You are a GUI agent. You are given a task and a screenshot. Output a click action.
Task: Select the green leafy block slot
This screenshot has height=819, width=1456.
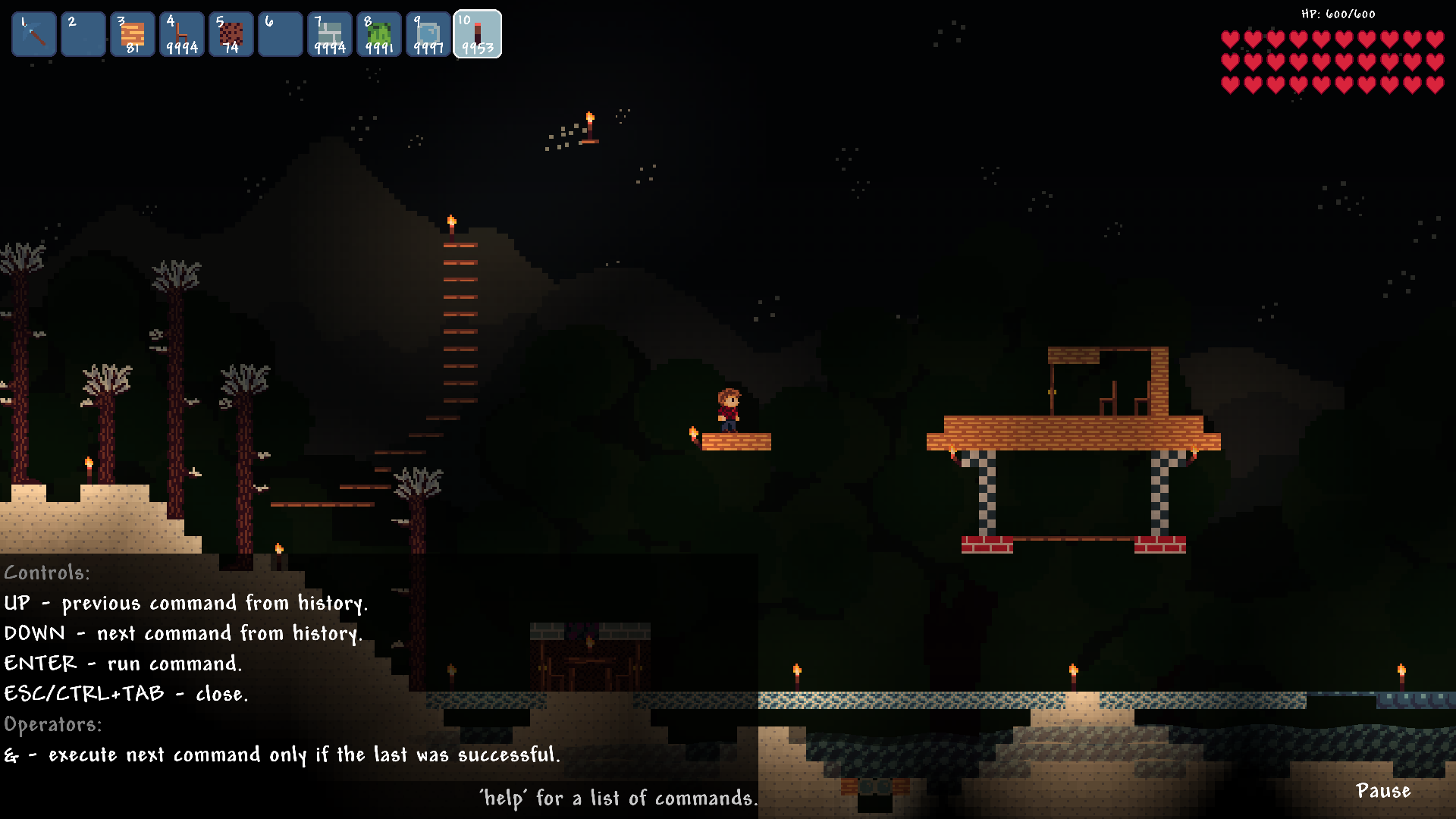[379, 34]
